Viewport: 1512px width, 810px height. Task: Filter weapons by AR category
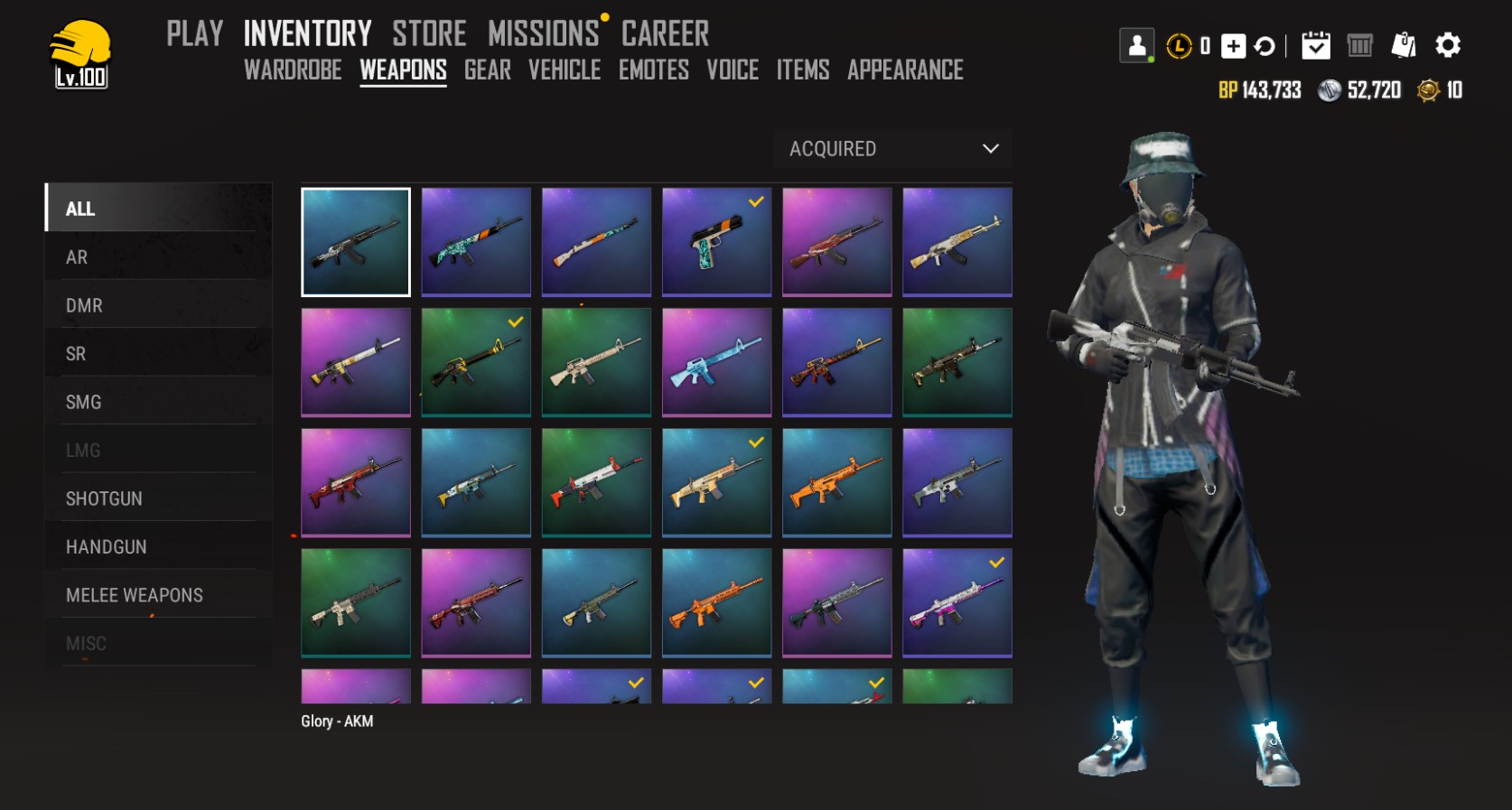77,257
